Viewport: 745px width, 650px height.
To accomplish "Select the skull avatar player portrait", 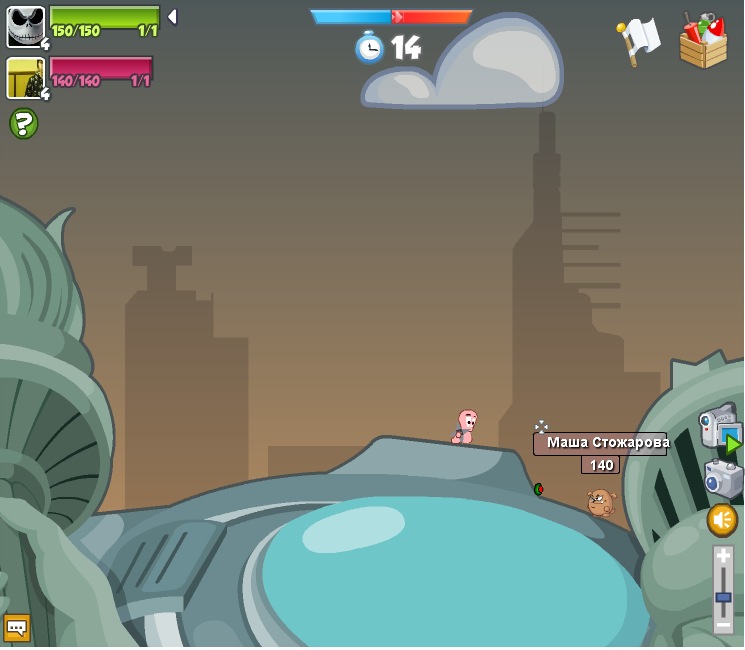I will coord(25,26).
